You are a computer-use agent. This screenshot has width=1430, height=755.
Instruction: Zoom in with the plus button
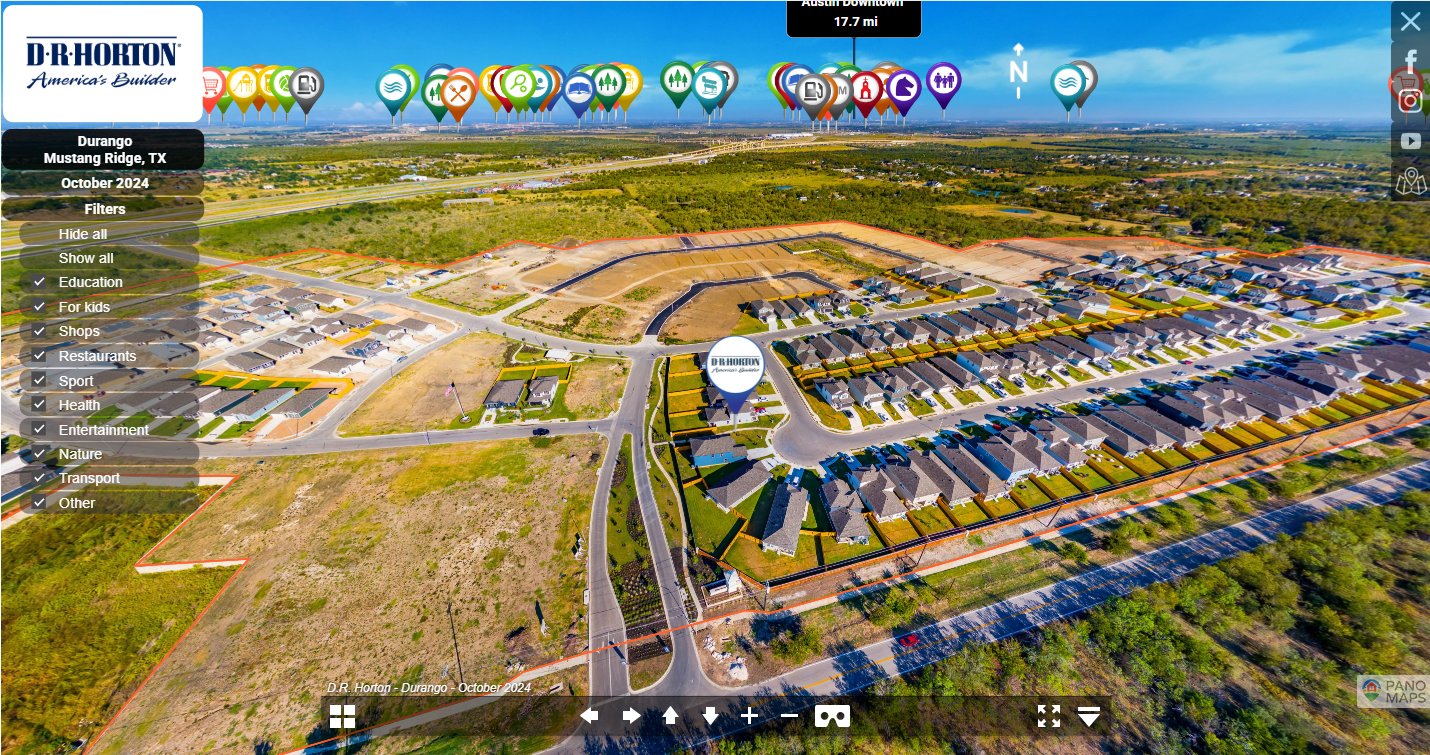click(749, 716)
